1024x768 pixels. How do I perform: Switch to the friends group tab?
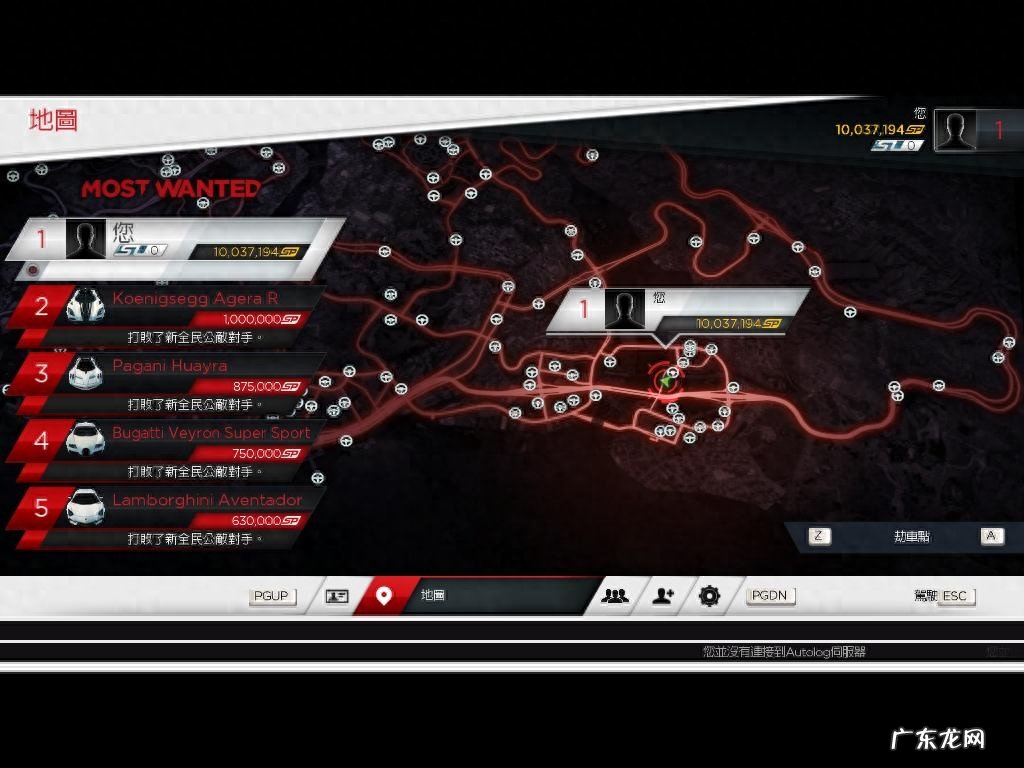pos(615,596)
